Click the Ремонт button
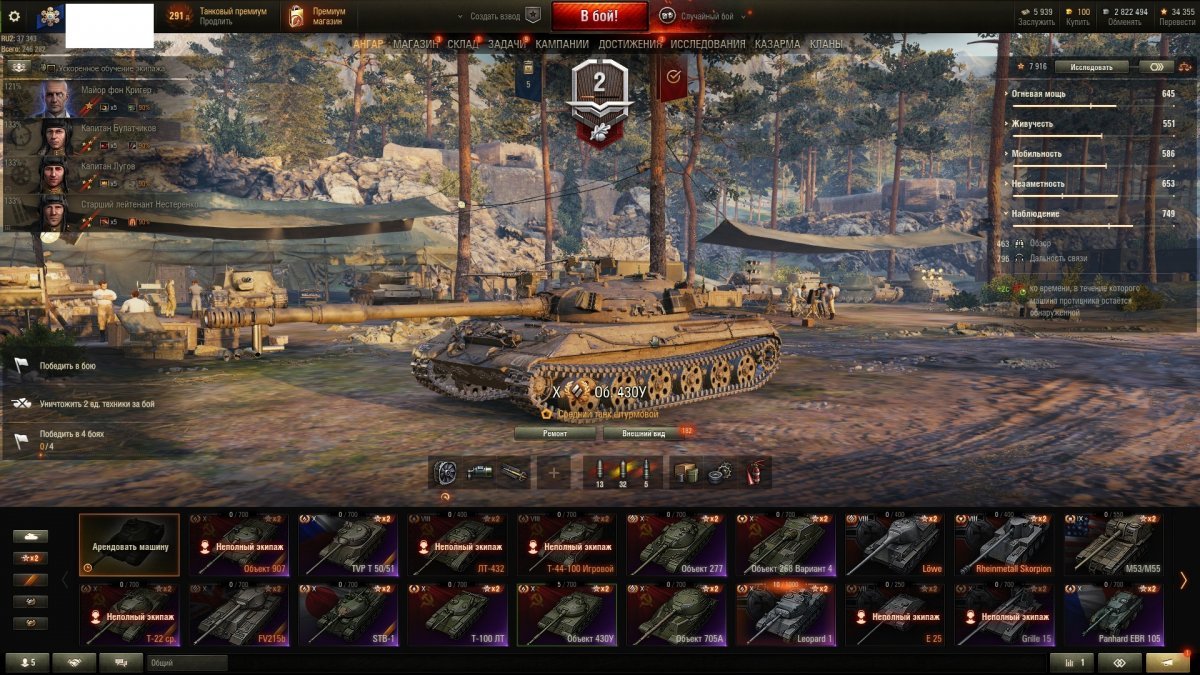This screenshot has width=1200, height=675. click(555, 433)
